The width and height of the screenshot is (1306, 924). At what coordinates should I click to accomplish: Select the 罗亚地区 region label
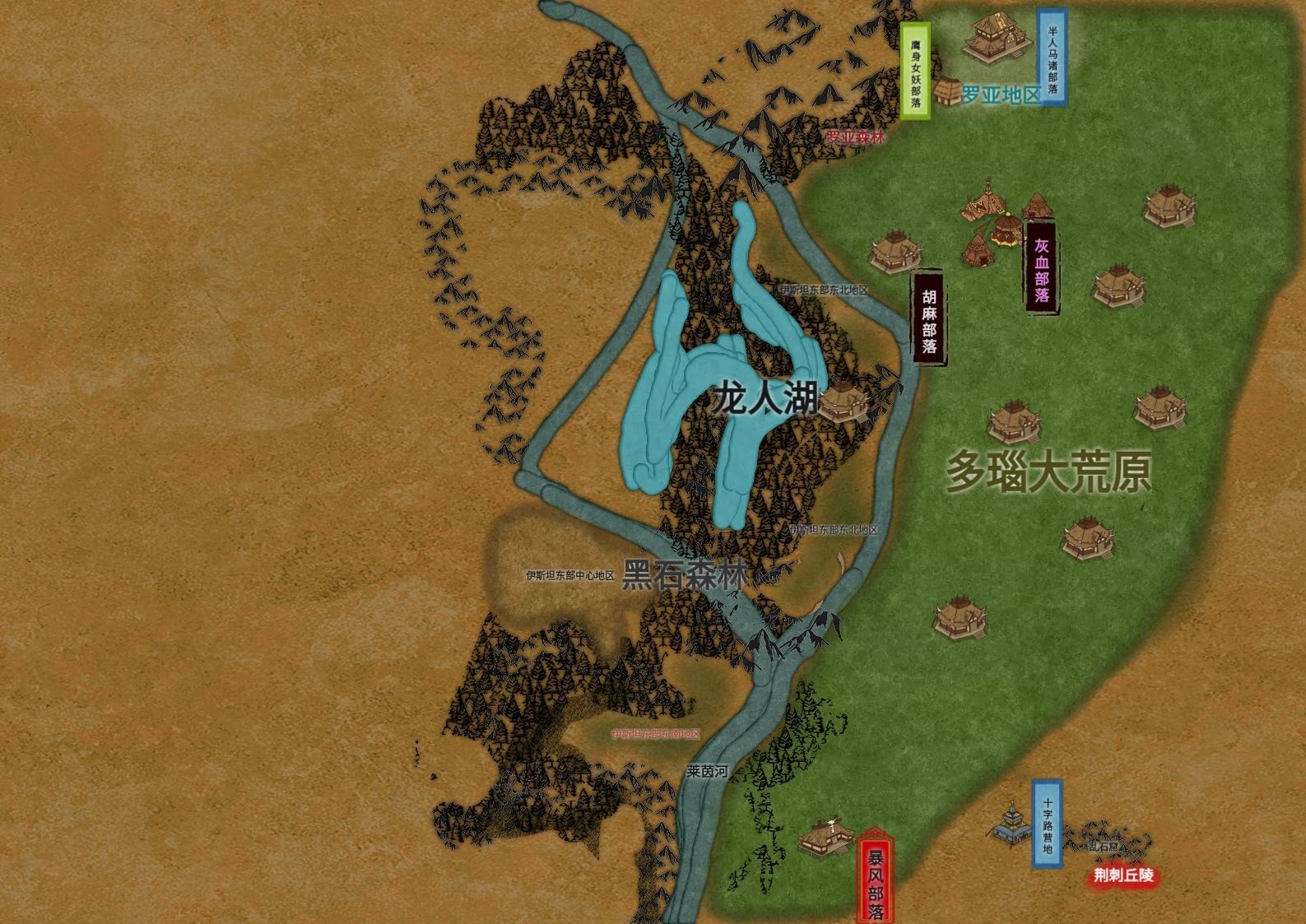click(x=1002, y=95)
